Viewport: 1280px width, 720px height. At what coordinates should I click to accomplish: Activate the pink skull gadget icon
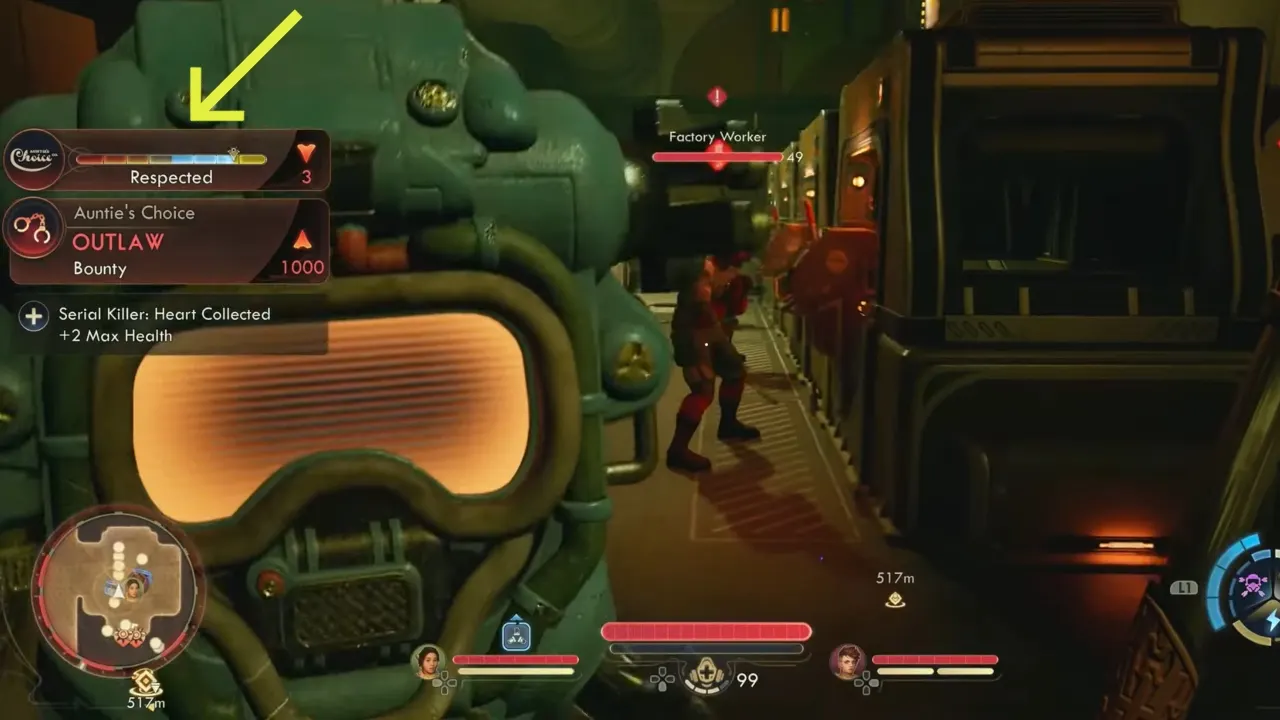[x=1252, y=585]
